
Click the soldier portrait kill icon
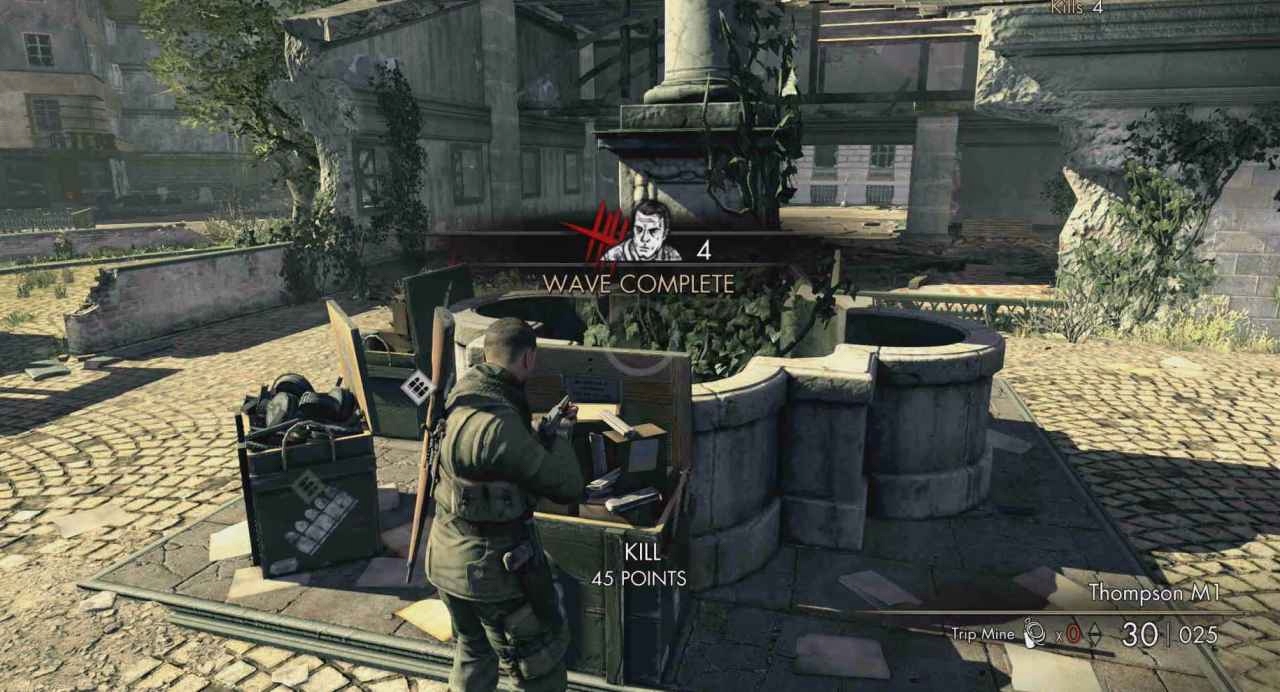643,233
